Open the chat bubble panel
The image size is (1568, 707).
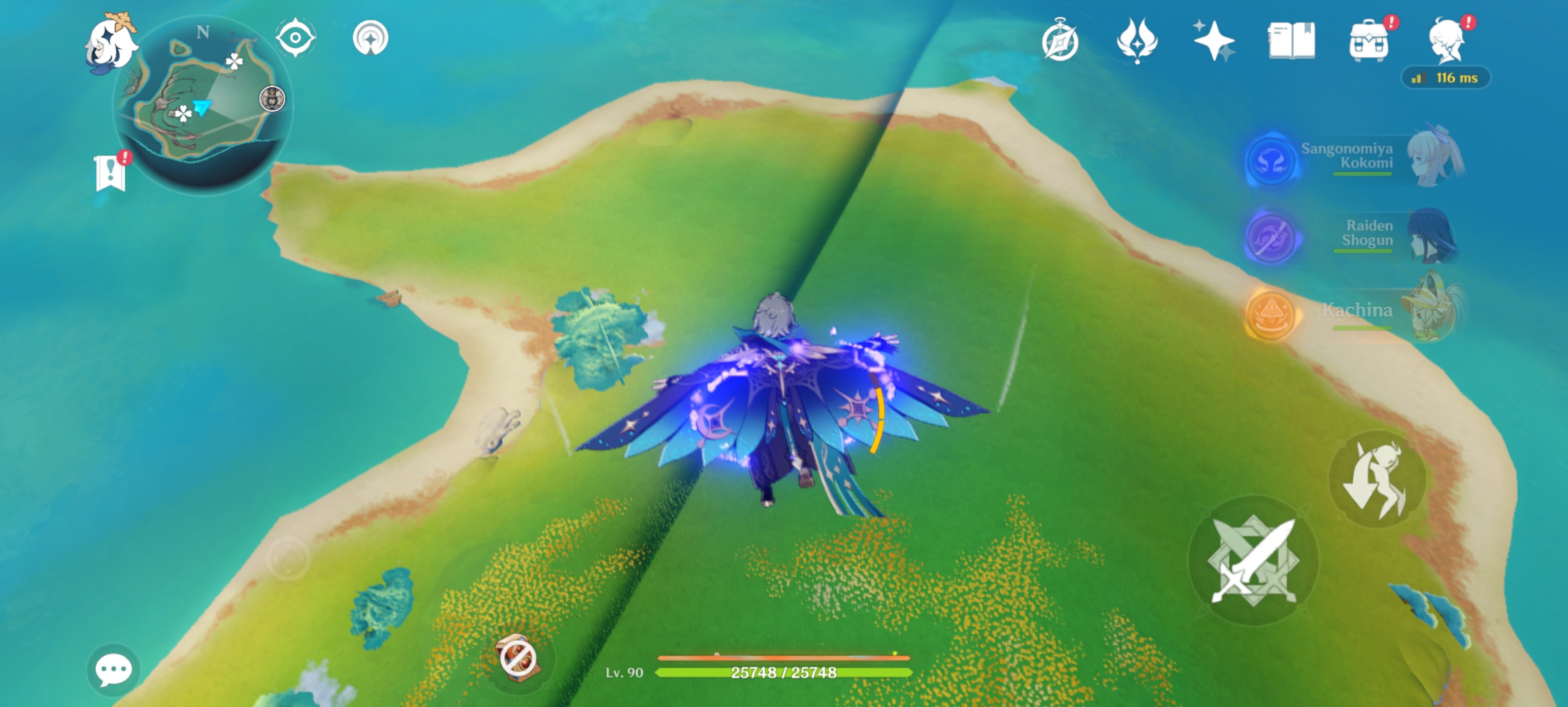[113, 670]
